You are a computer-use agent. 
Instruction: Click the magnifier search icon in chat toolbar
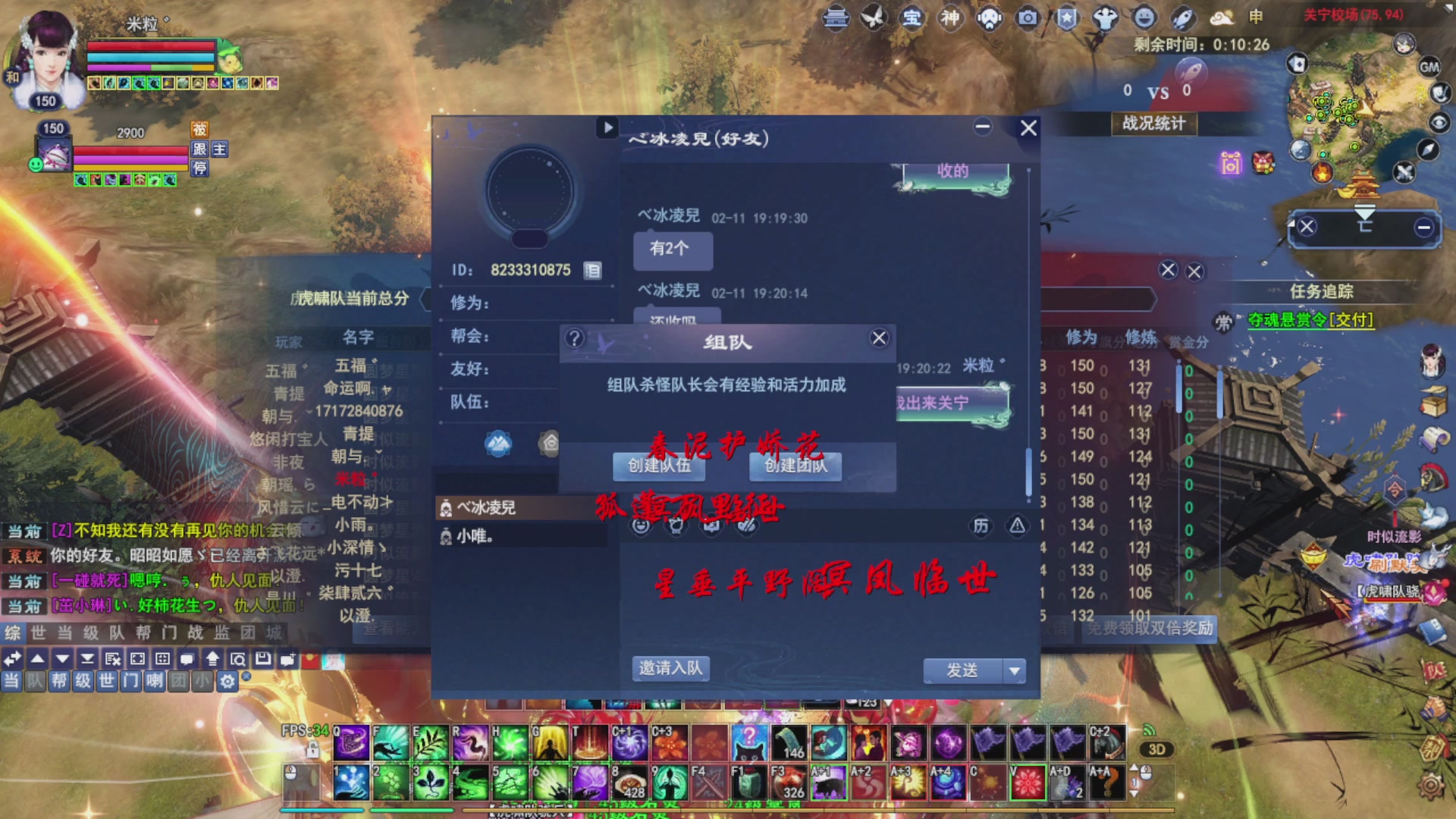(240, 660)
